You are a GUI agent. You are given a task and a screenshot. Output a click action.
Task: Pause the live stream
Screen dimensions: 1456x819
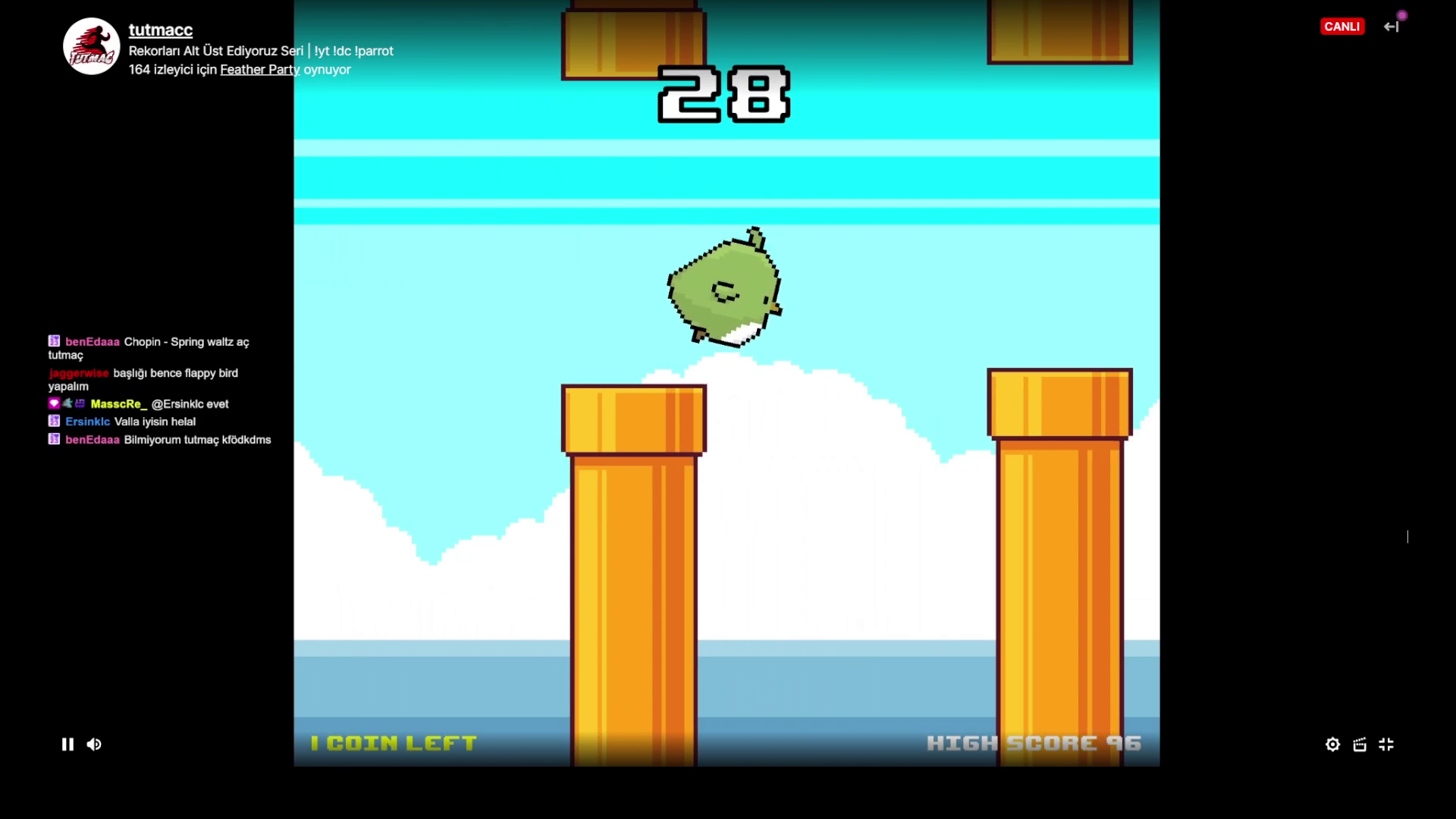point(67,744)
